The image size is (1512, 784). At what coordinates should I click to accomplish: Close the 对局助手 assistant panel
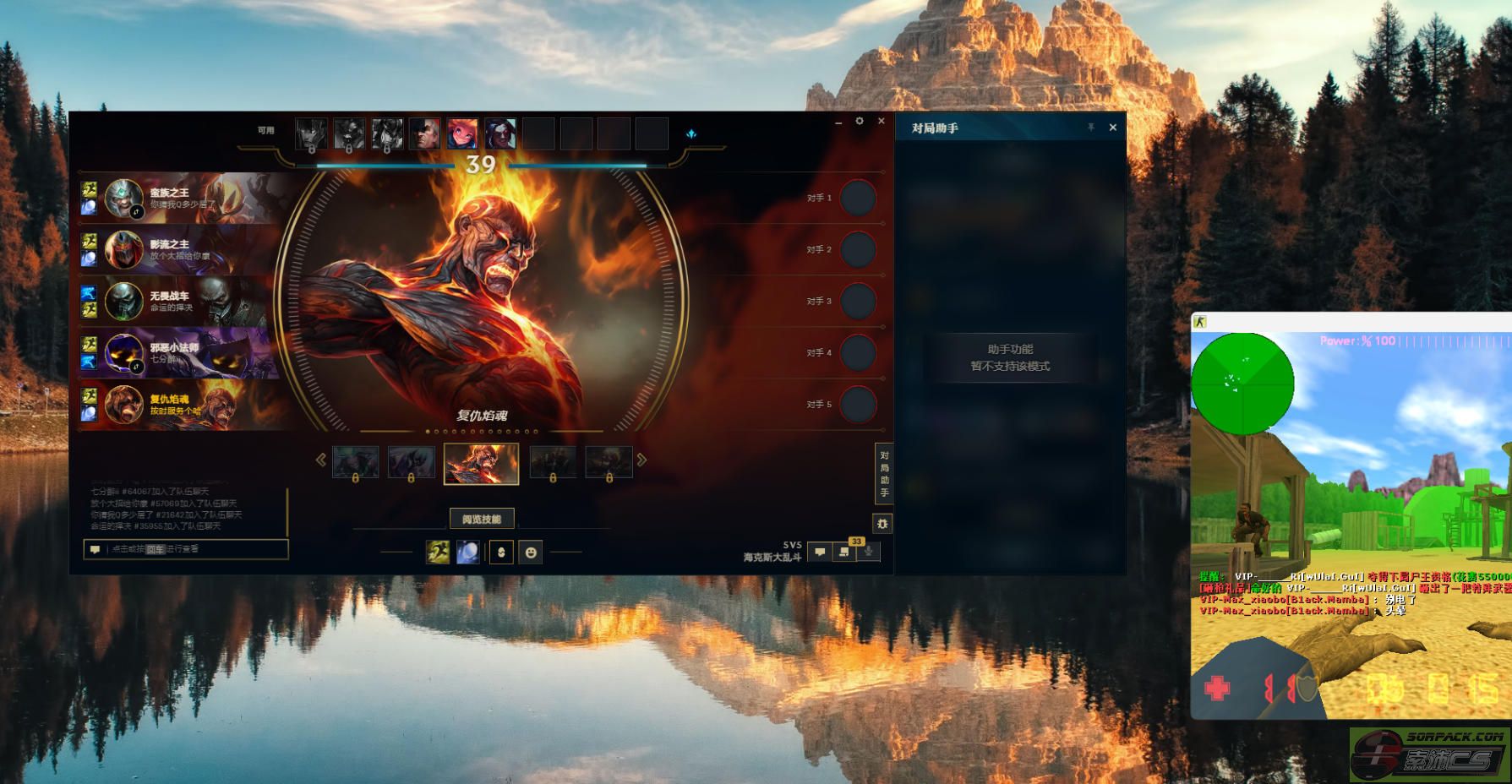point(1112,128)
